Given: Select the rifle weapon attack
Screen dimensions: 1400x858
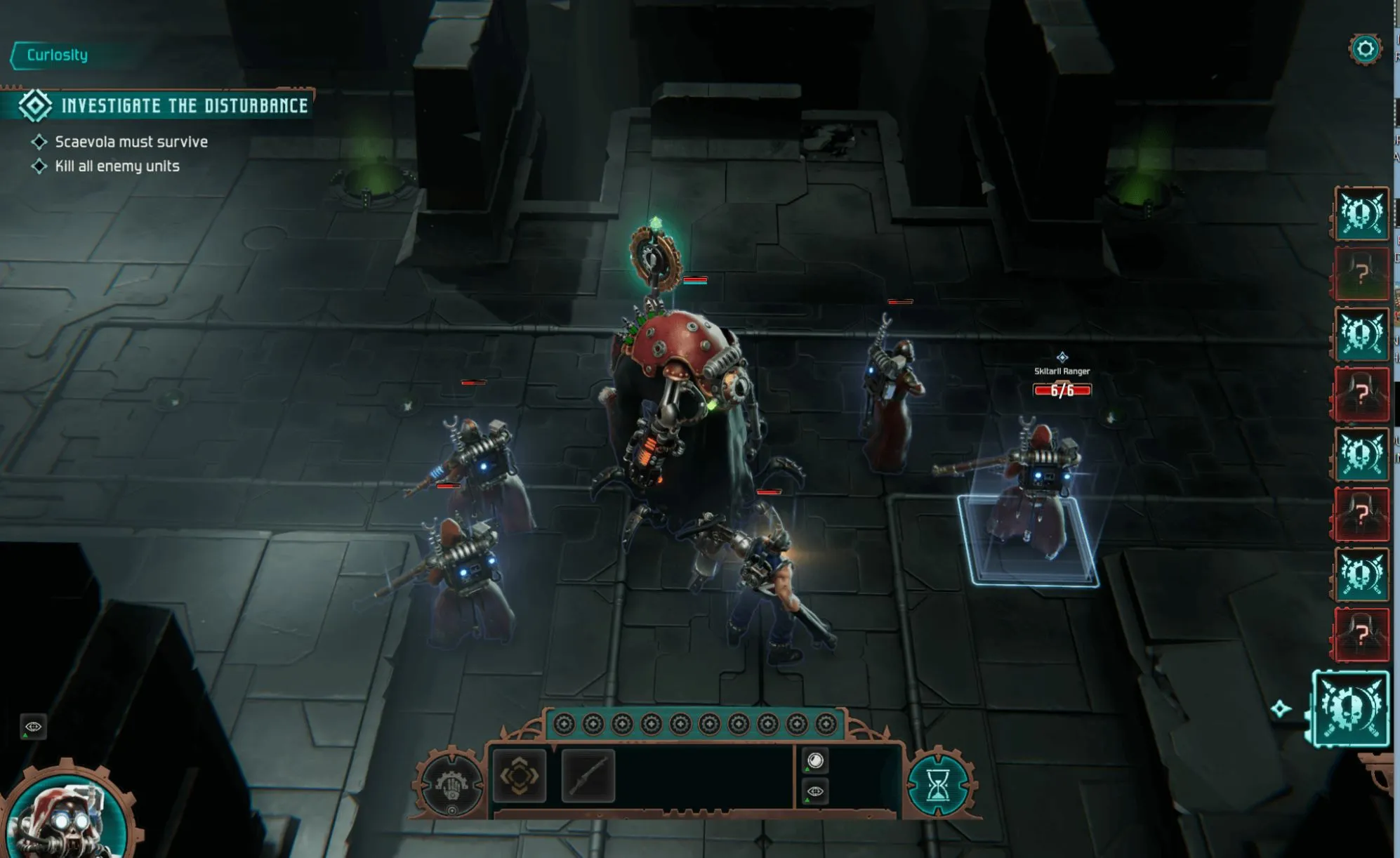Looking at the screenshot, I should click(x=588, y=775).
